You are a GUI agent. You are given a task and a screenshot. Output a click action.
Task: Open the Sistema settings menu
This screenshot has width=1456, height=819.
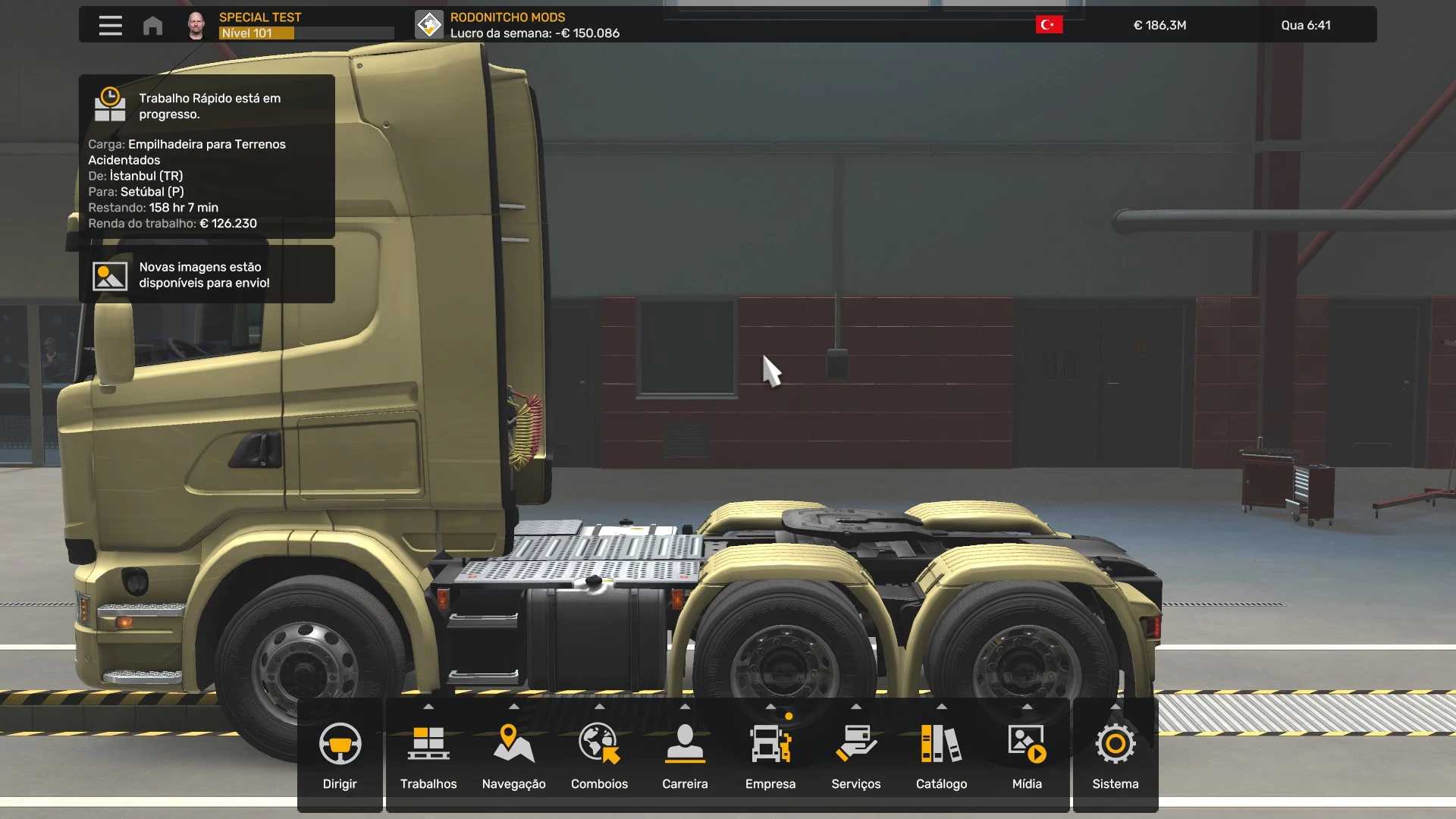[1115, 755]
